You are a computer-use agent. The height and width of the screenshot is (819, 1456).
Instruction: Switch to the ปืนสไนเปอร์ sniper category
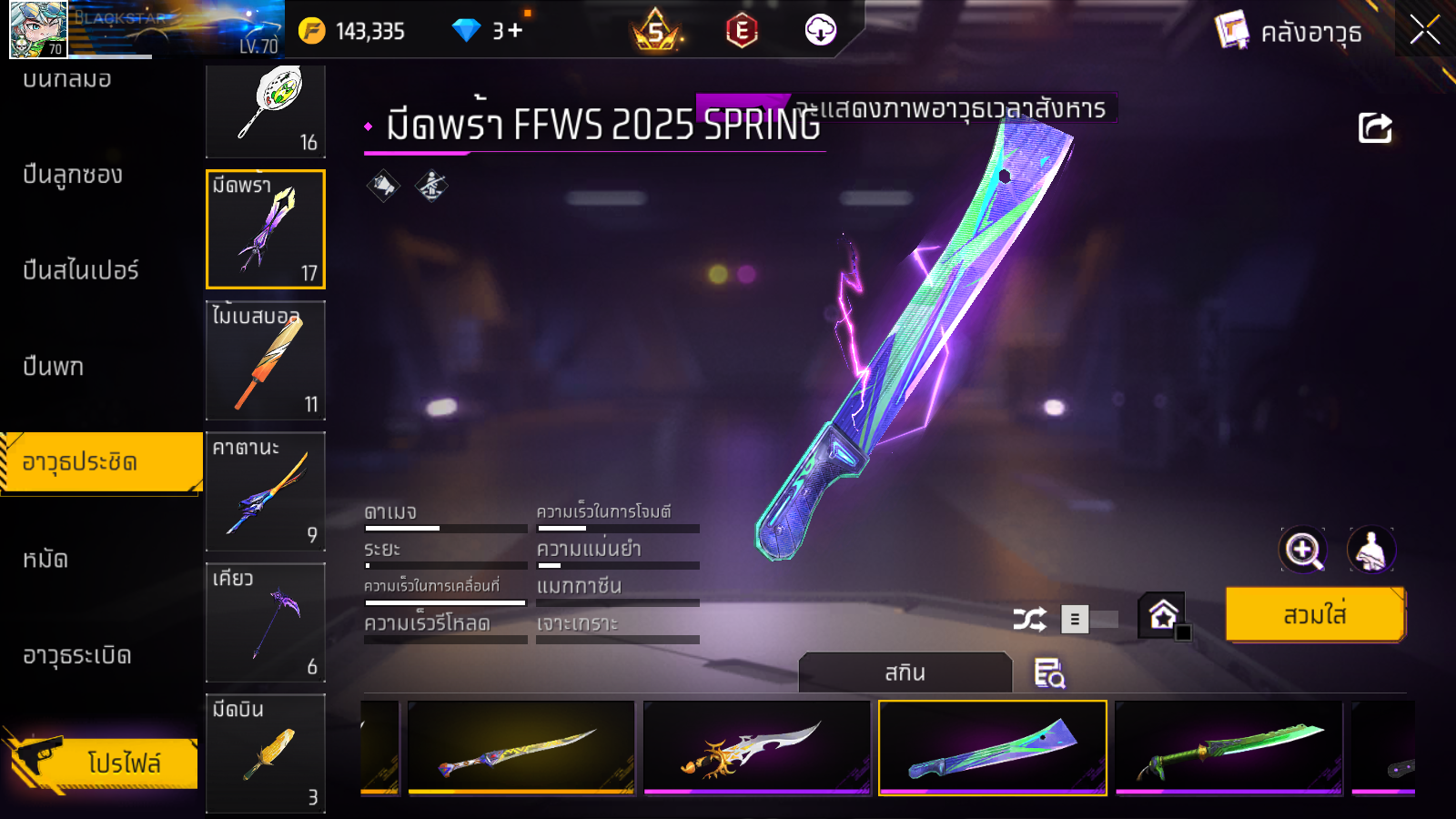81,270
